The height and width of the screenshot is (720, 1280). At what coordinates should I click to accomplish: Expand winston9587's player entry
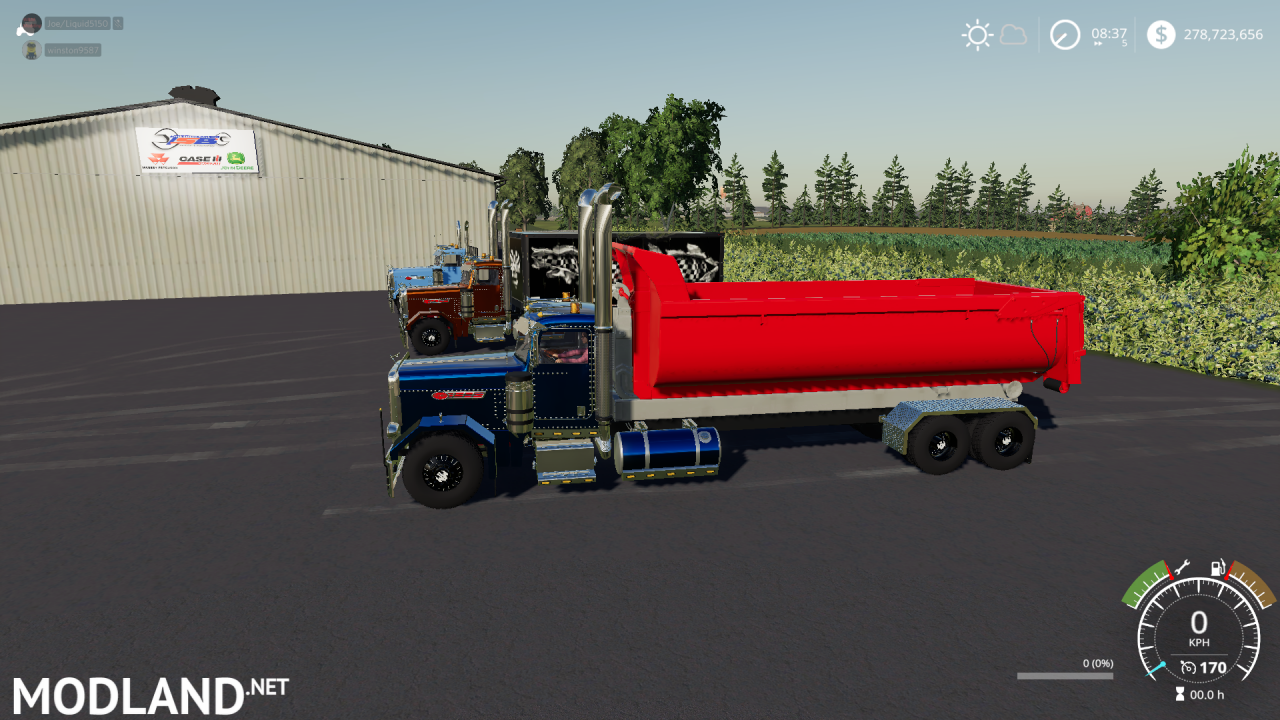coord(72,49)
